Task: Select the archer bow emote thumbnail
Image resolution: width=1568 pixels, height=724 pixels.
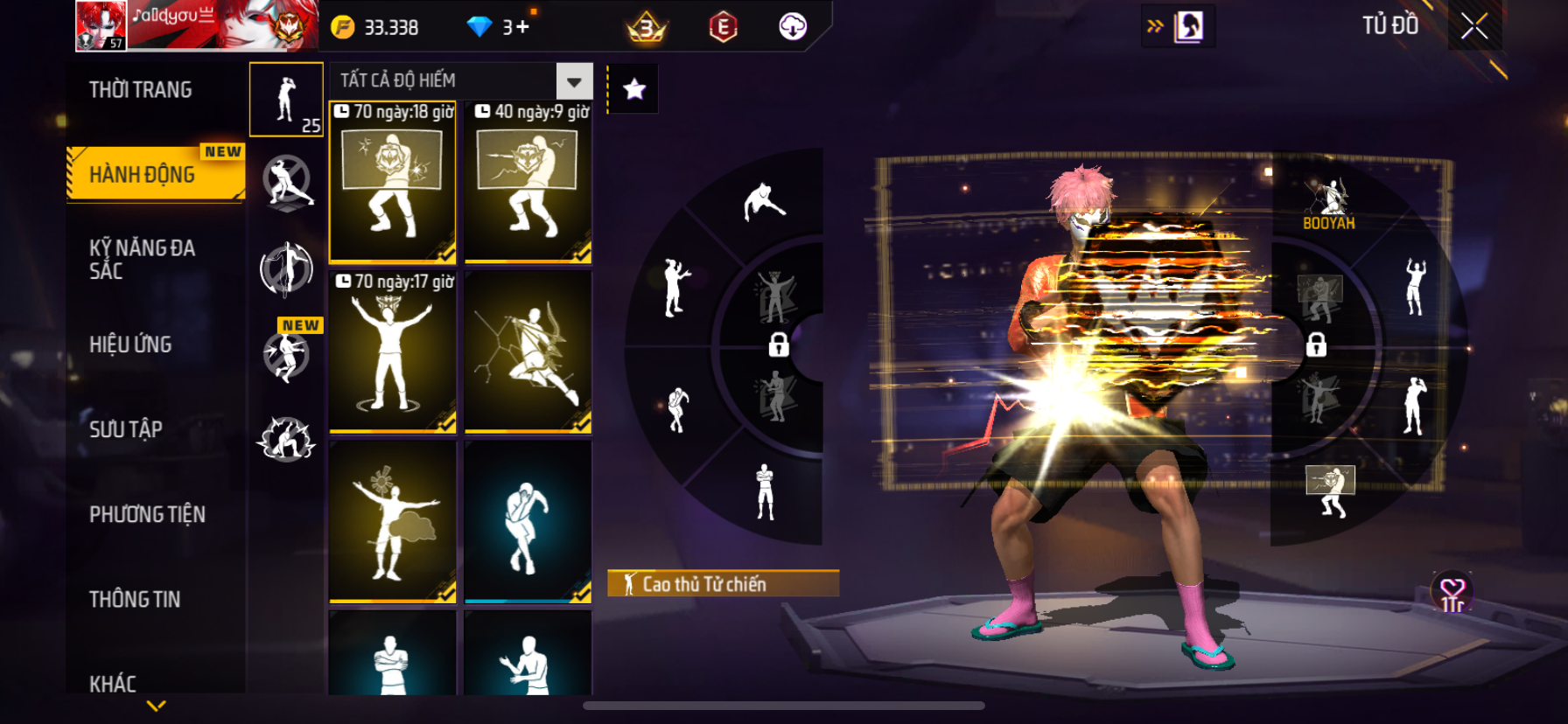Action: (528, 352)
